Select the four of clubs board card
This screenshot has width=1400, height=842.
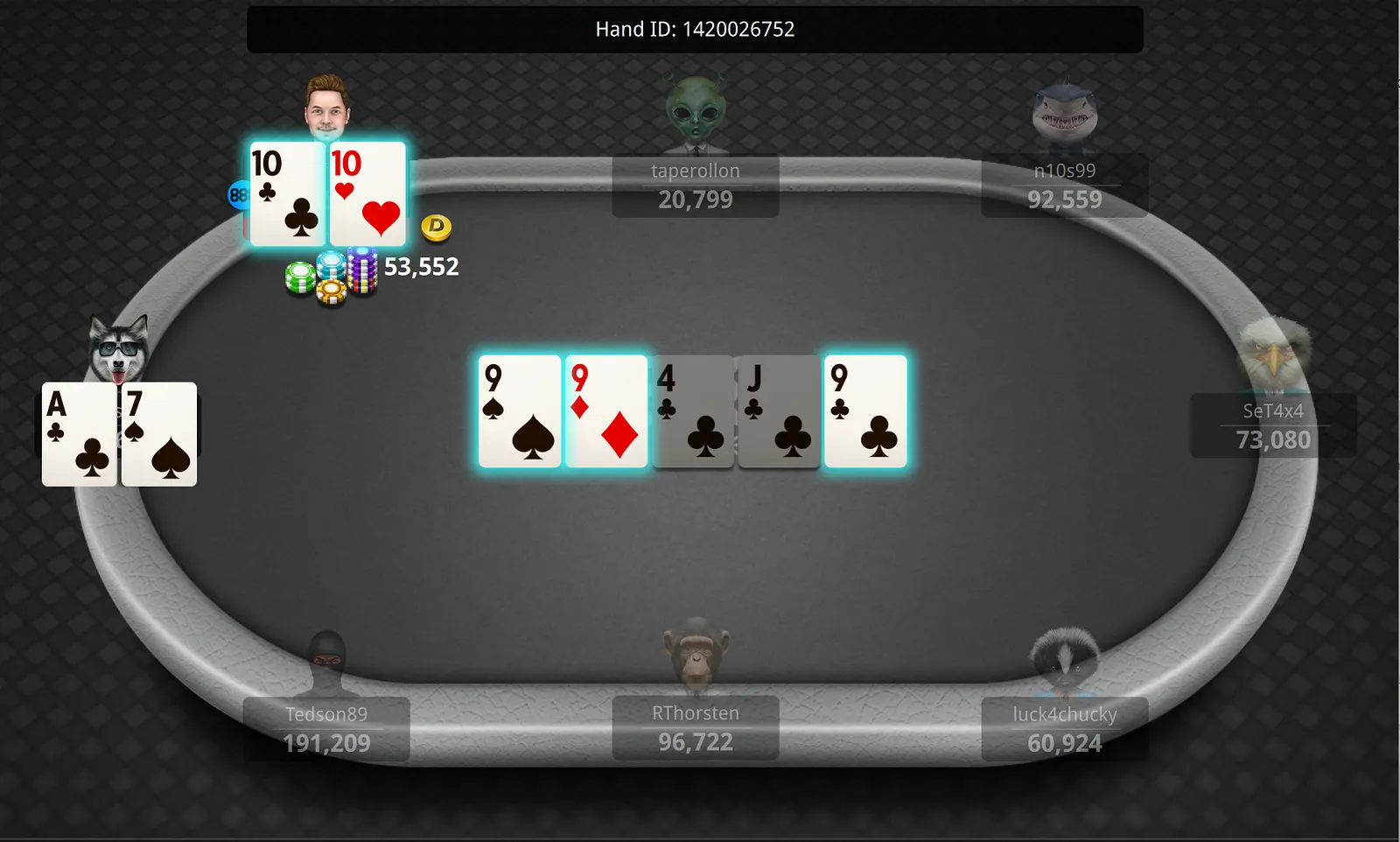coord(693,411)
